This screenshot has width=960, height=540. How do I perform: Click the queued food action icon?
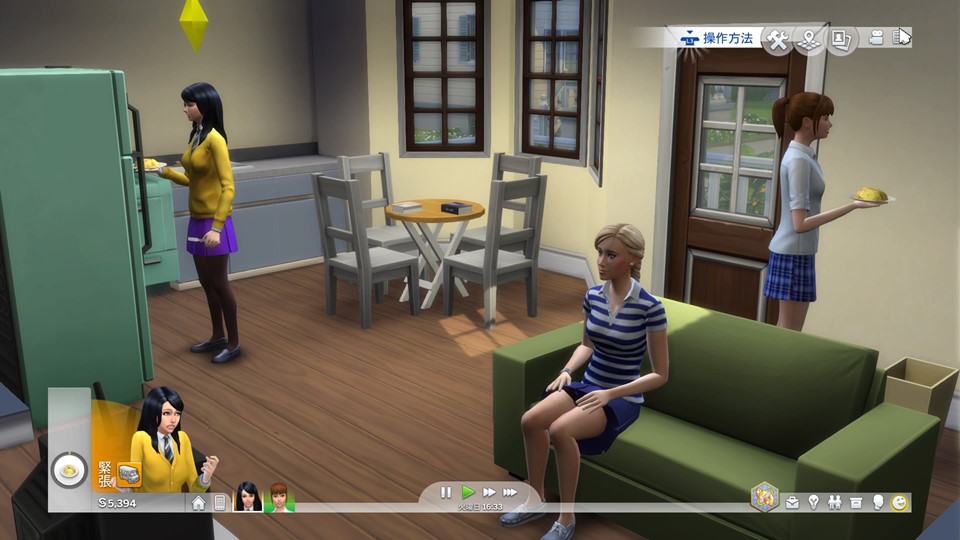[x=69, y=469]
